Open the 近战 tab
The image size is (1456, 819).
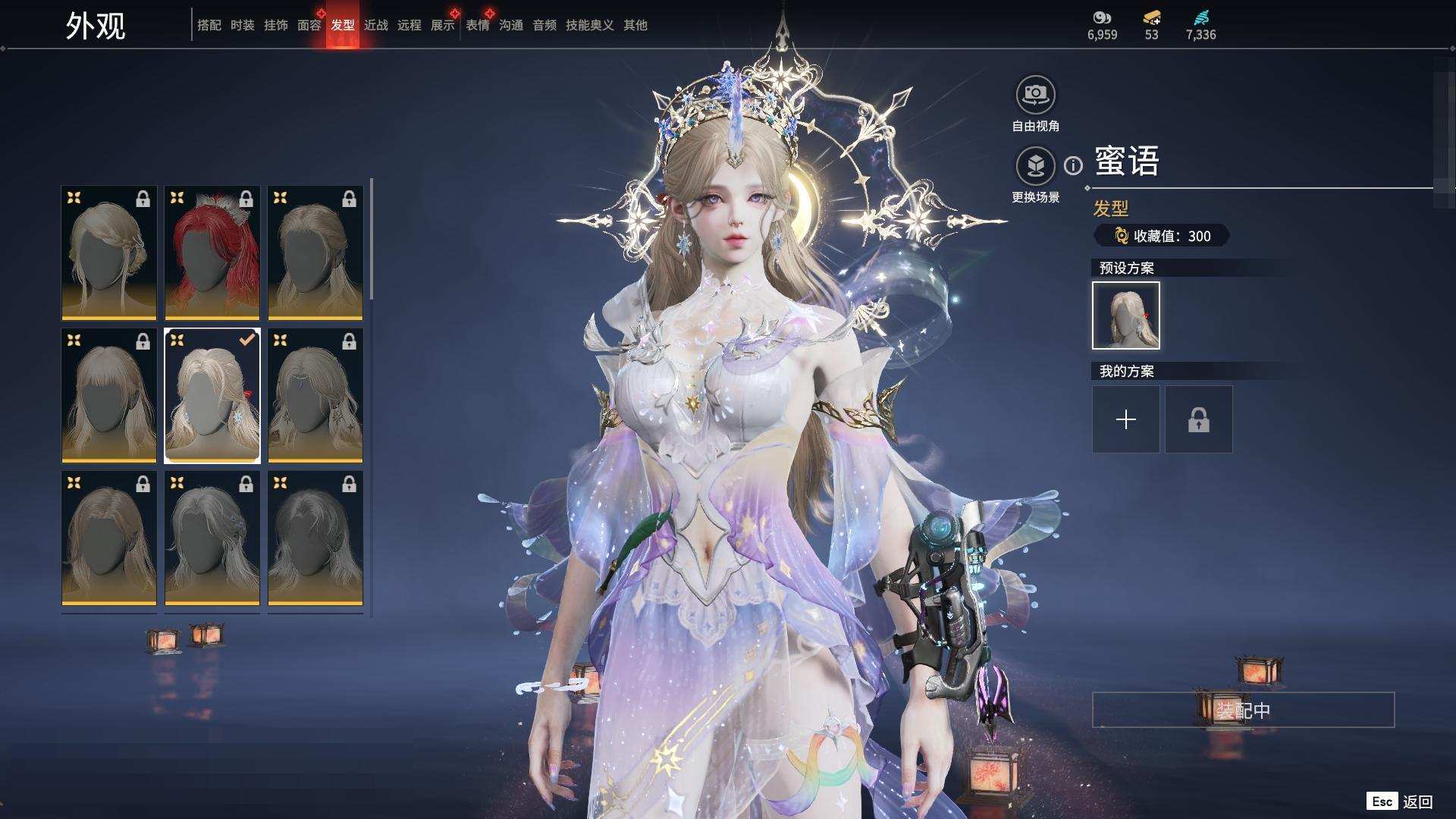point(375,25)
